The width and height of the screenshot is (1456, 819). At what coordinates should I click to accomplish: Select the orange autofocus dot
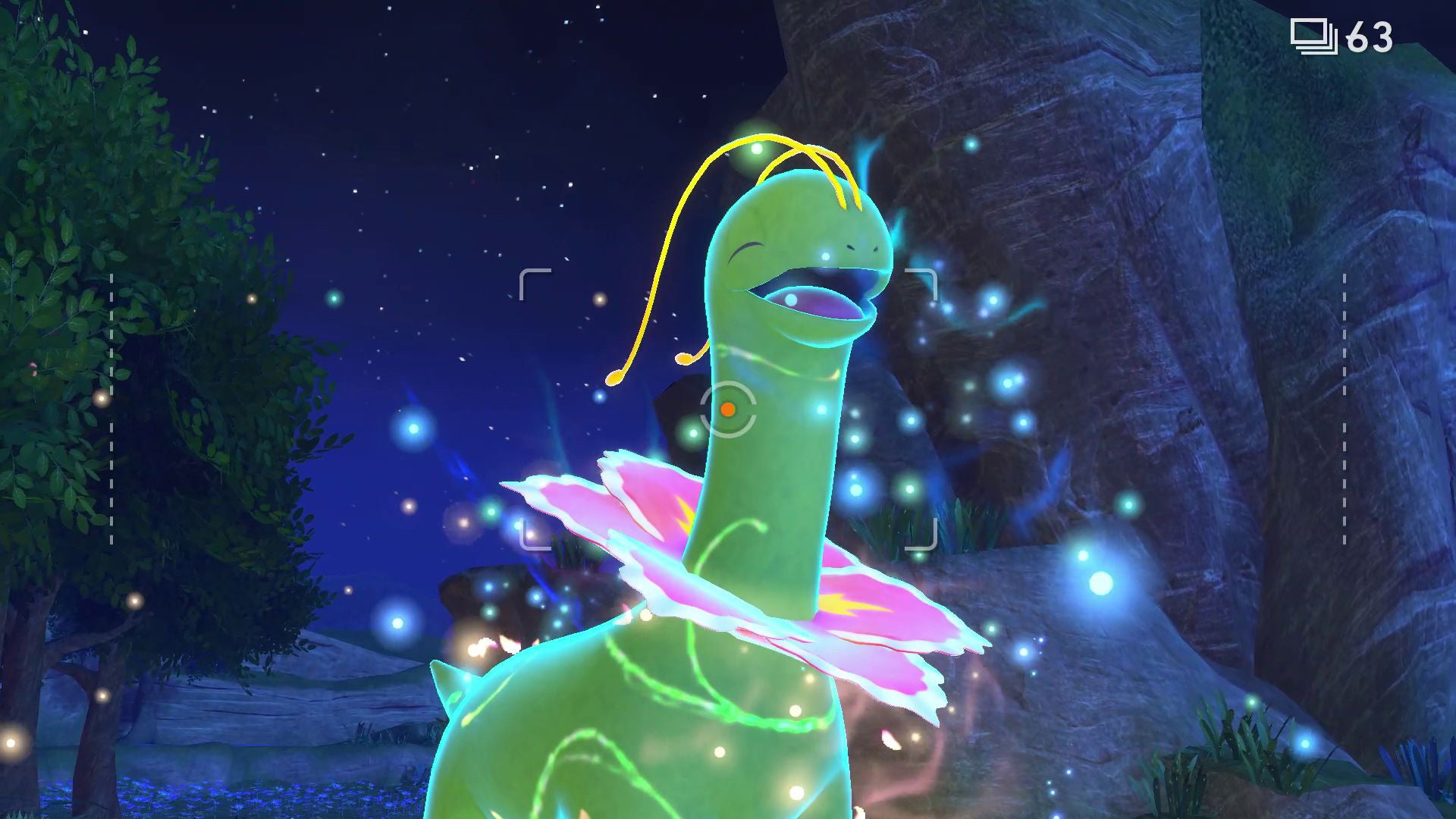pos(729,409)
